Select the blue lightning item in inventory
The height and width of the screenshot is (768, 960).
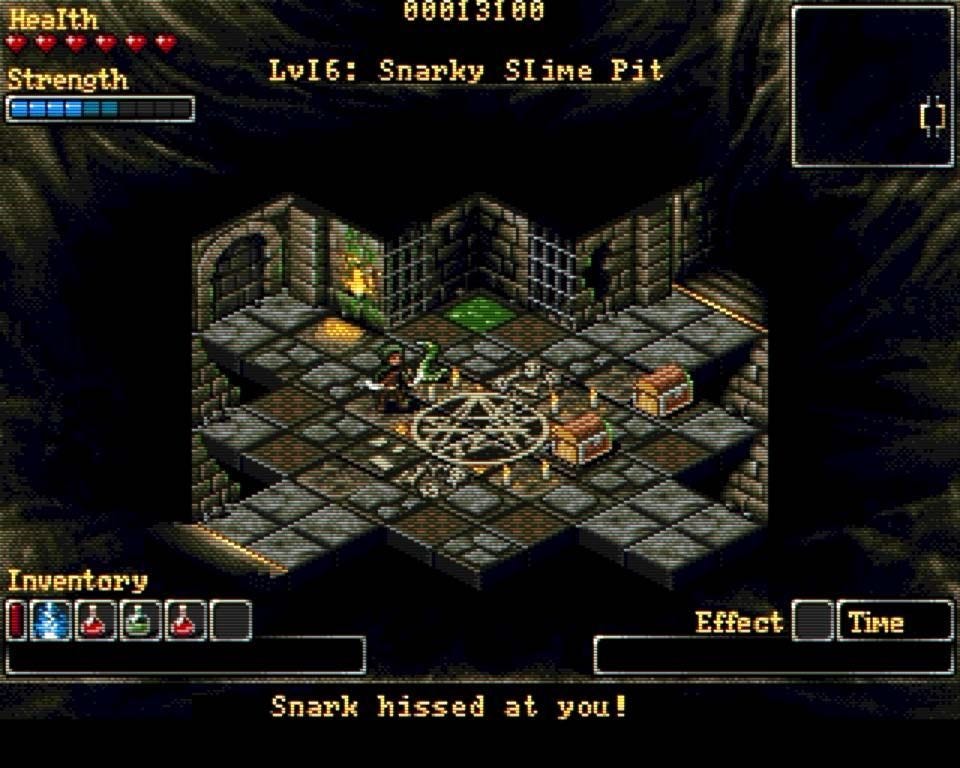tap(50, 621)
